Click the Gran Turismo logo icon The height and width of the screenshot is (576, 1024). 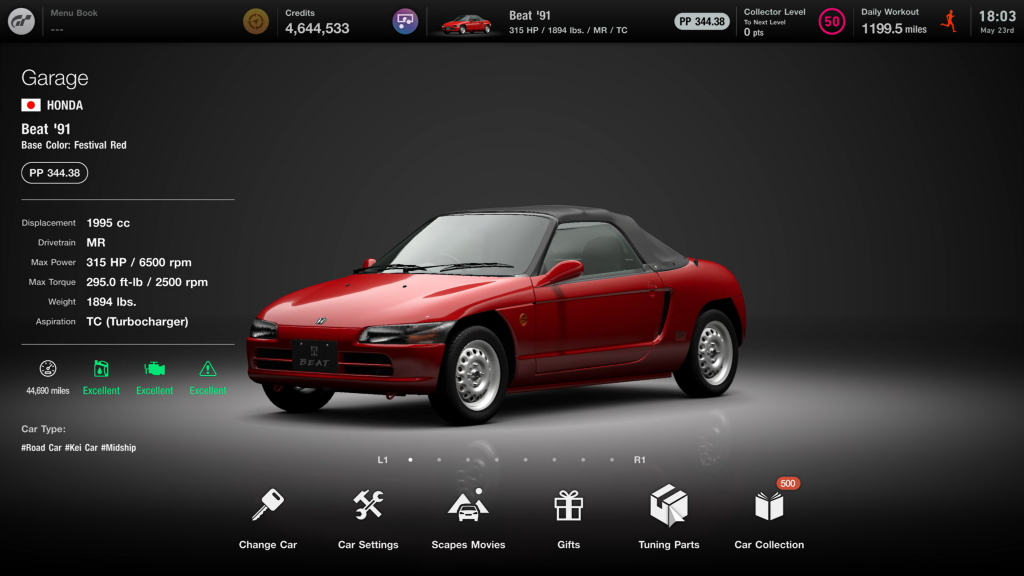click(21, 21)
